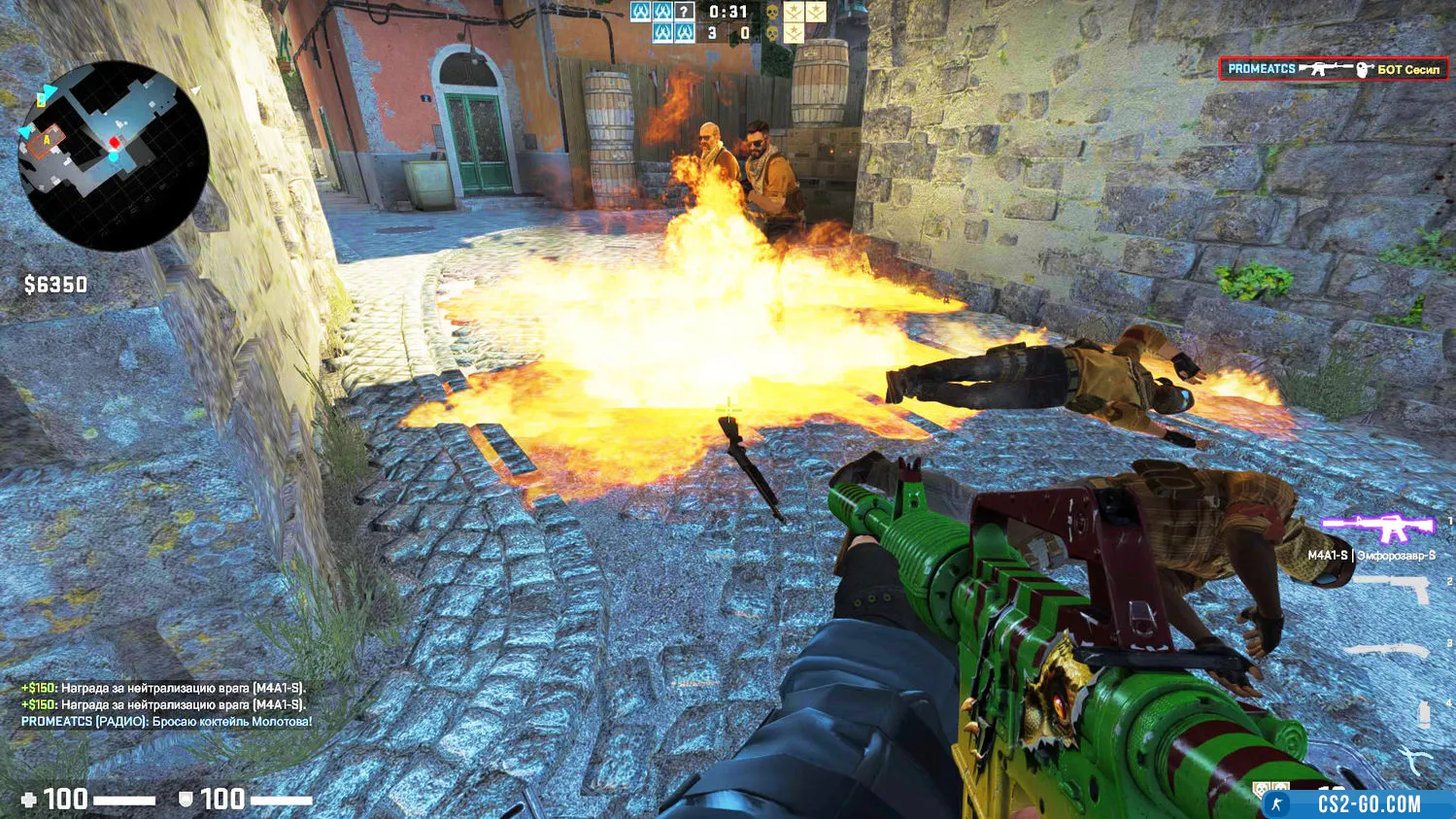Screen dimensions: 1456x819
Task: Click the kill feed entry for БОТ Сесил
Action: click(x=1333, y=69)
